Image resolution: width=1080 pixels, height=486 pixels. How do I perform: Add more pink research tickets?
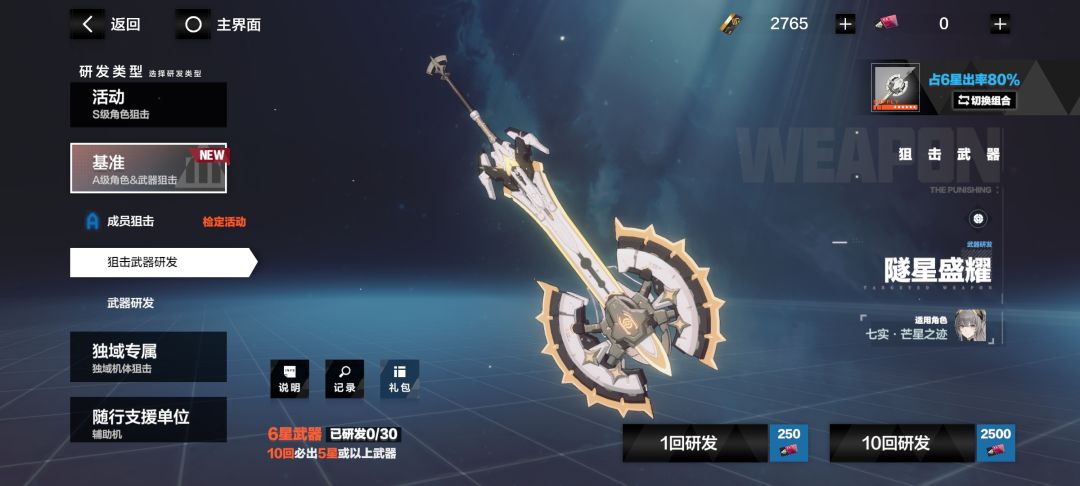999,24
